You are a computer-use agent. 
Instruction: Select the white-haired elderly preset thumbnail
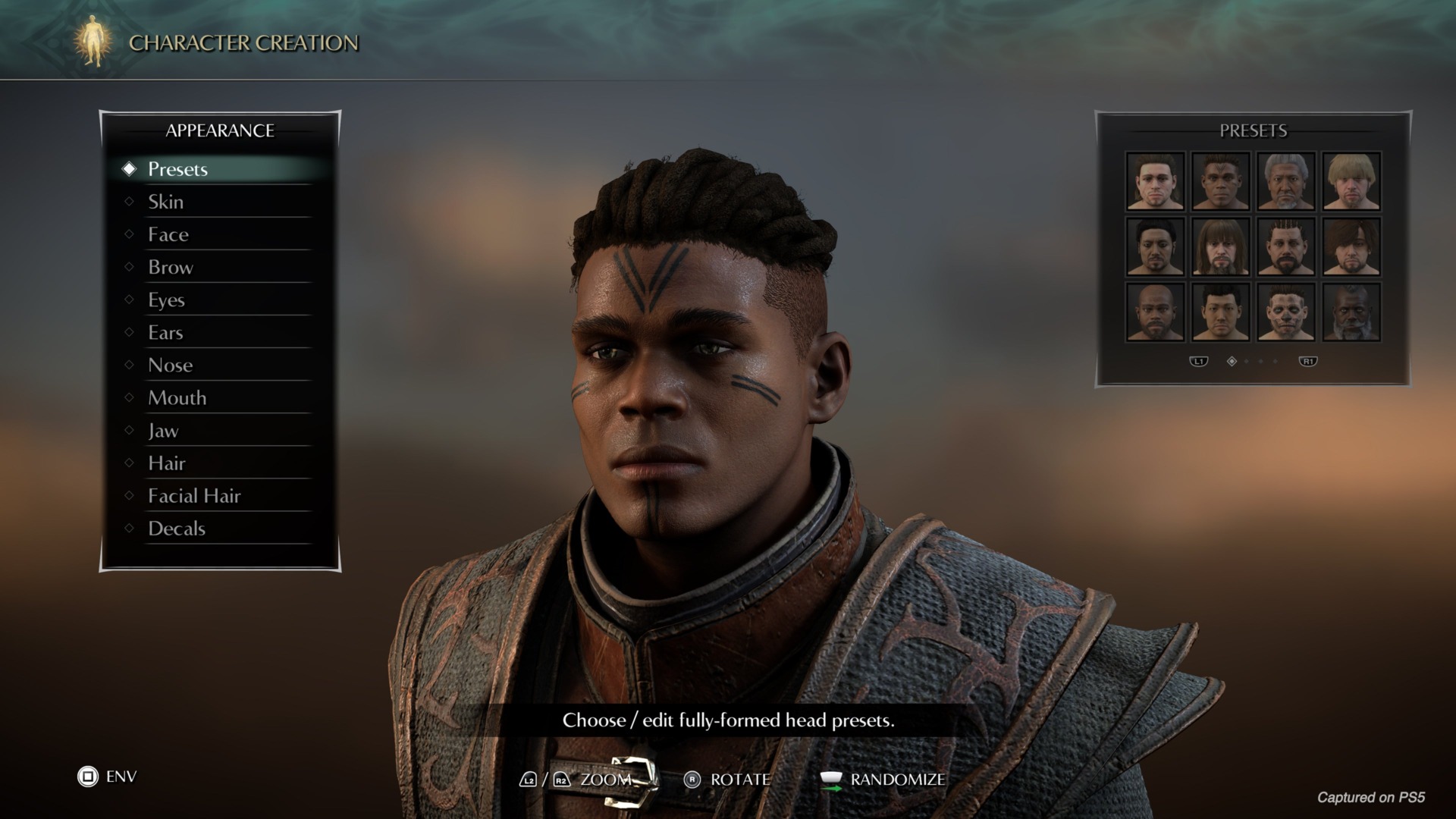coord(1286,180)
